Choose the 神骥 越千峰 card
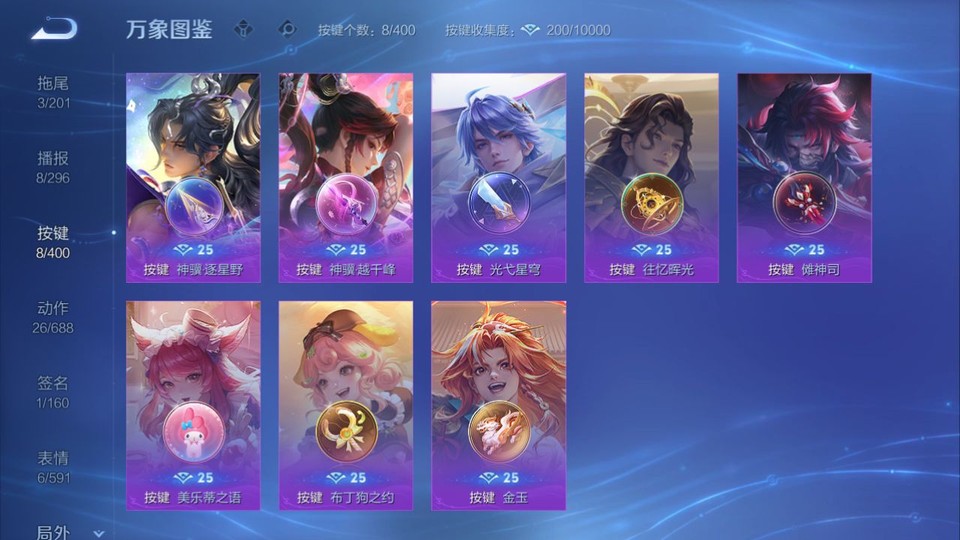960x540 pixels. pyautogui.click(x=346, y=177)
